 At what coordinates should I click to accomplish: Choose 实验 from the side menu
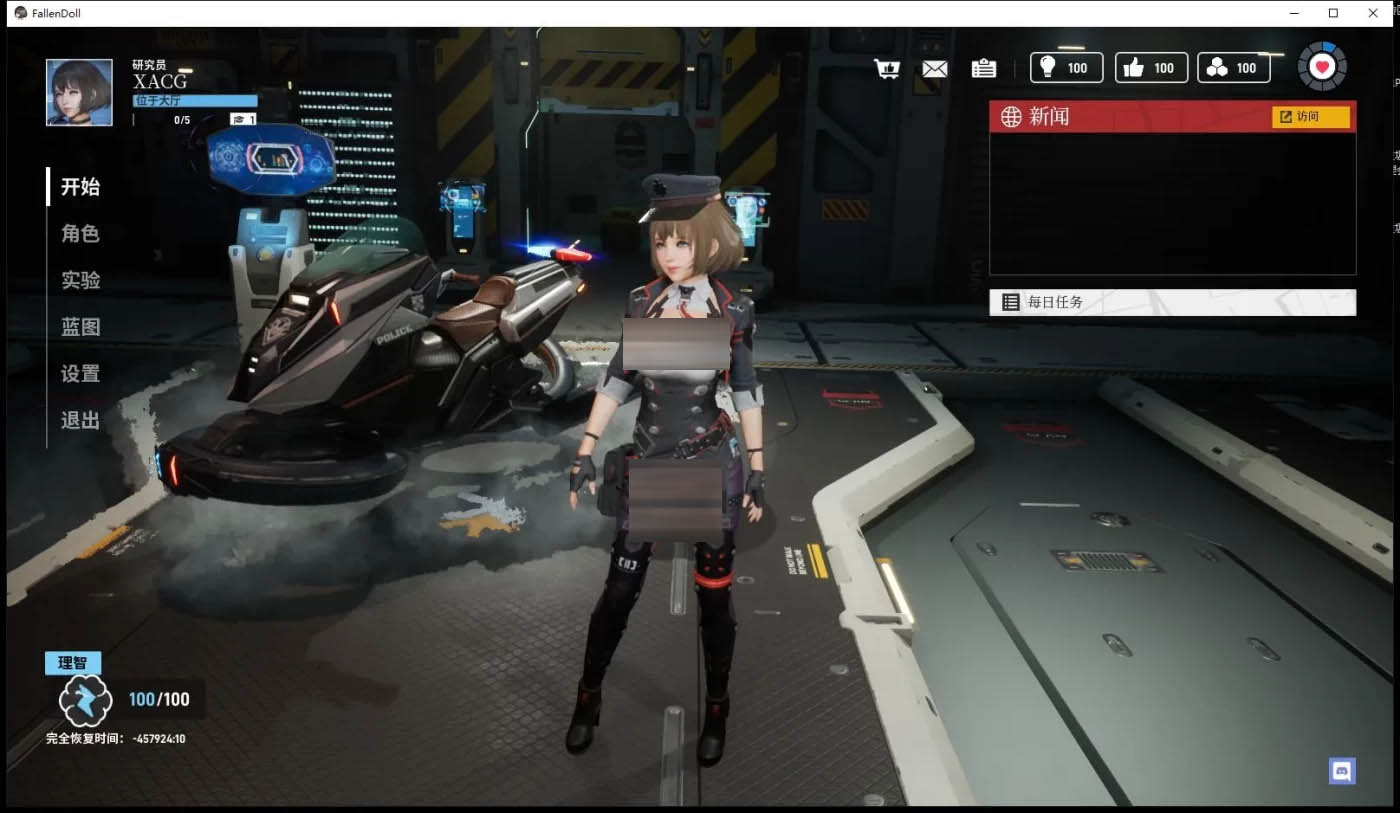pyautogui.click(x=80, y=280)
